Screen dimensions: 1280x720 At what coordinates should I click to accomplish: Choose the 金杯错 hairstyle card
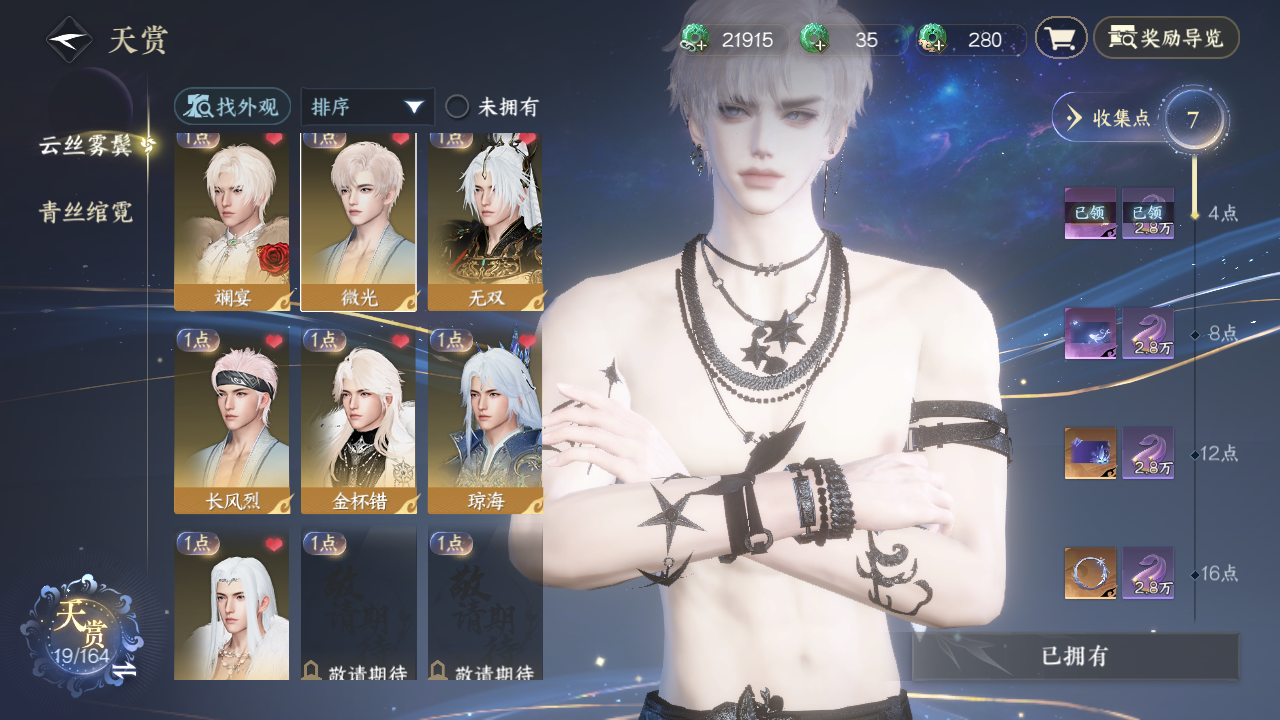tap(358, 420)
